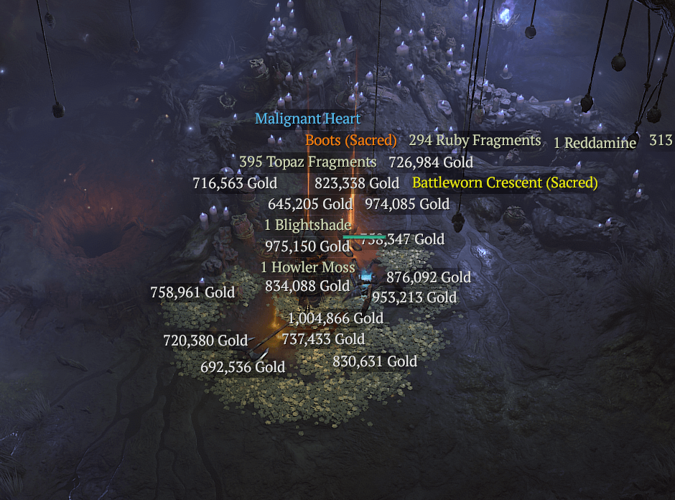Viewport: 675px width, 500px height.
Task: Grab the 823,338 Gold label
Action: click(357, 183)
